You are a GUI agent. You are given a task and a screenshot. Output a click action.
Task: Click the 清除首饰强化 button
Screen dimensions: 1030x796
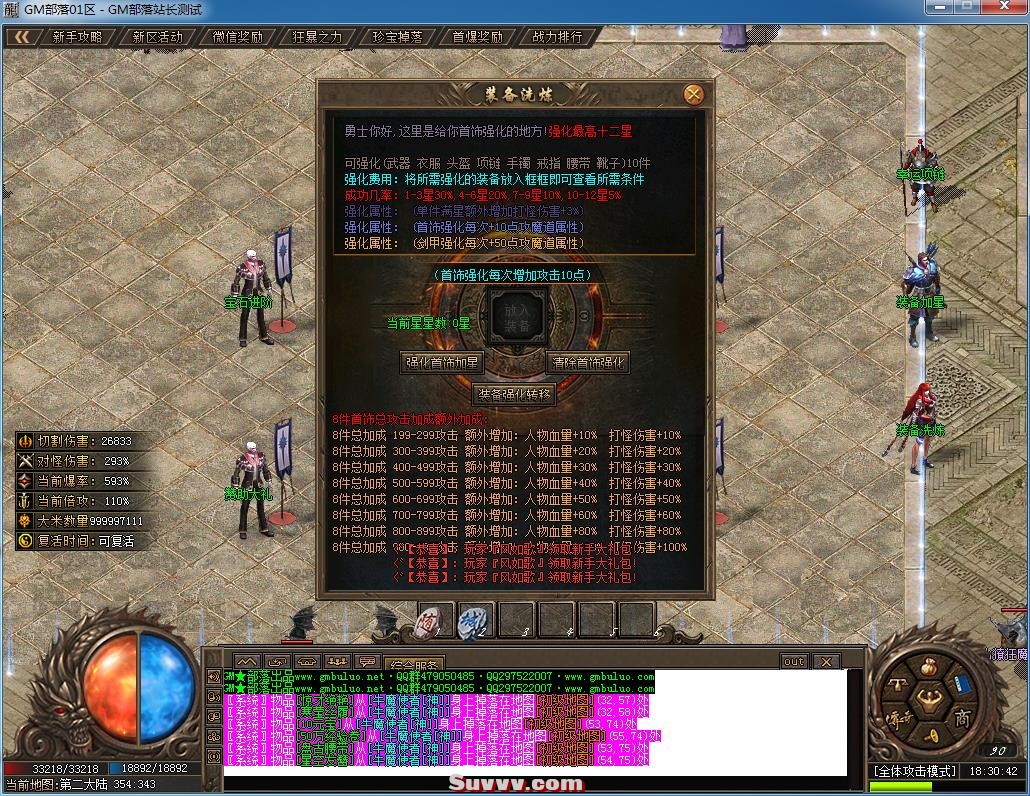[587, 362]
